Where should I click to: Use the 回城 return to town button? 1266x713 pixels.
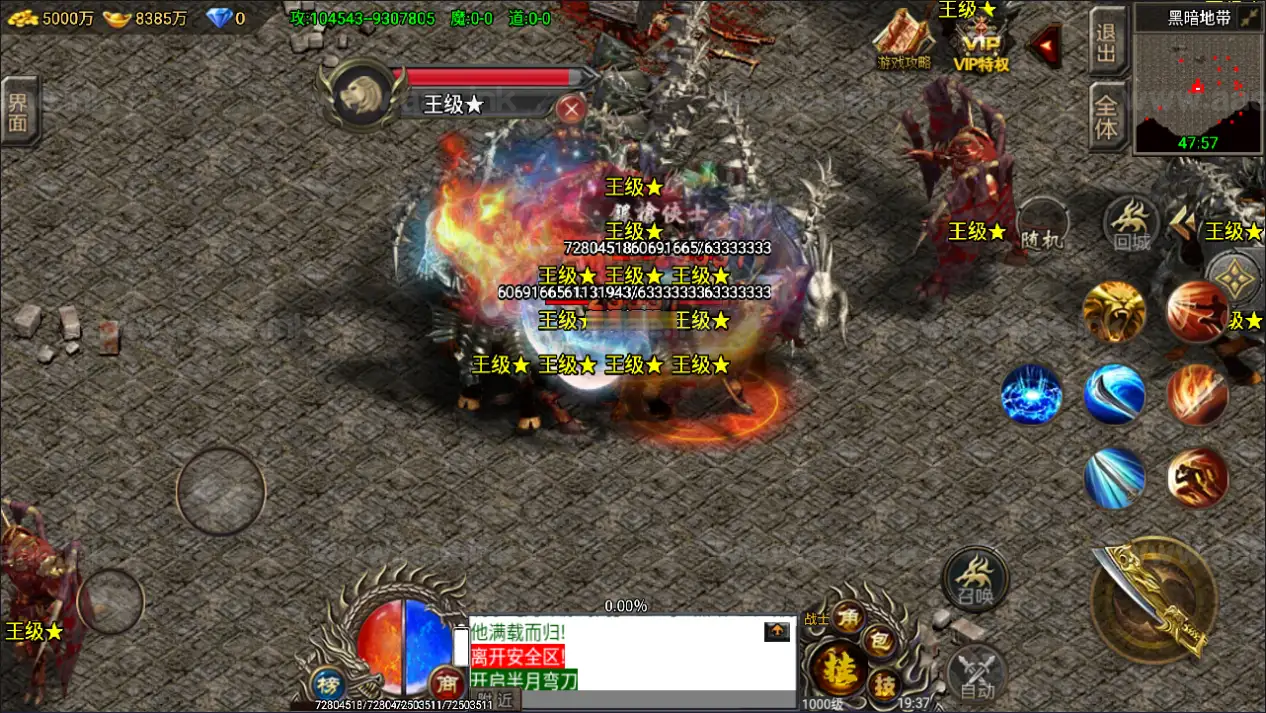pos(1131,225)
